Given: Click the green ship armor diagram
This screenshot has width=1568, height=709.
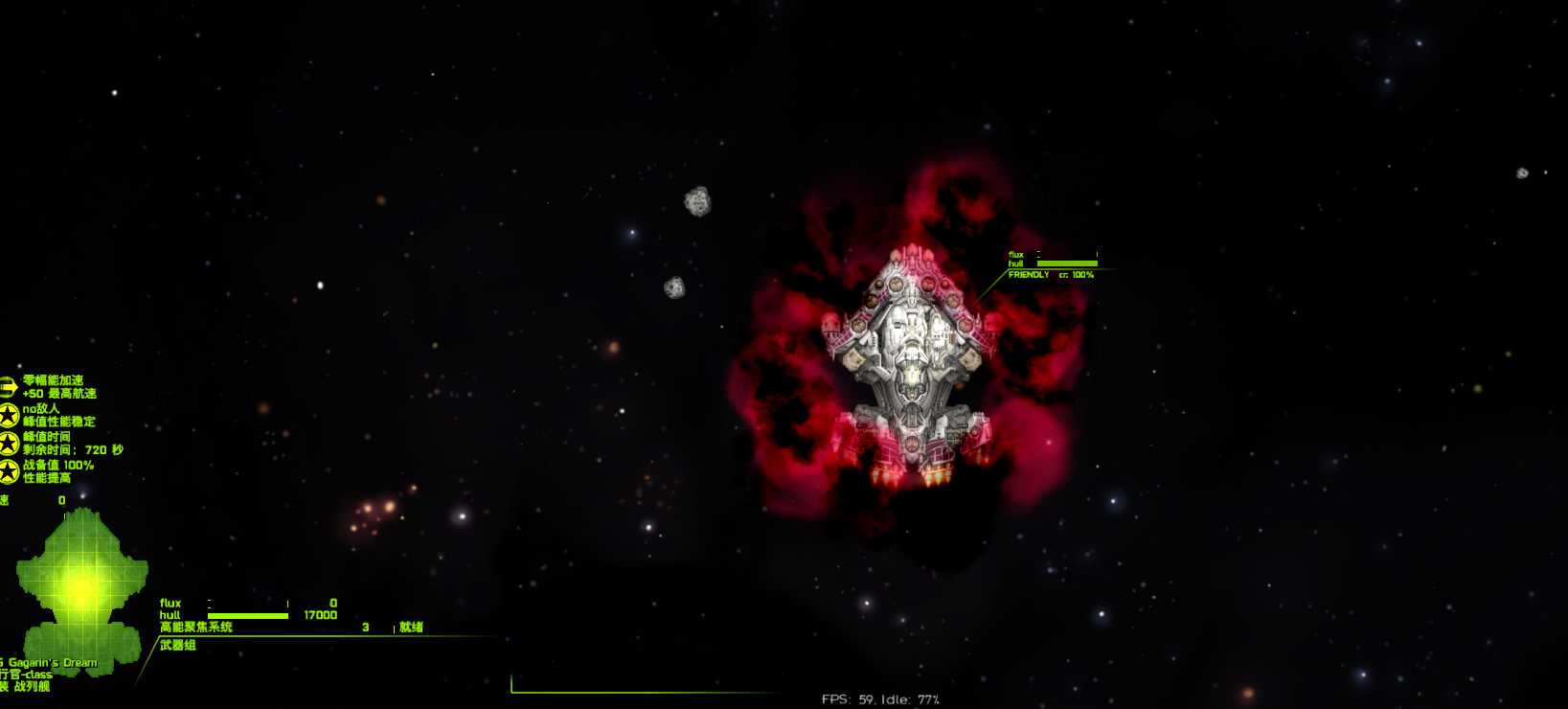Looking at the screenshot, I should [x=82, y=591].
